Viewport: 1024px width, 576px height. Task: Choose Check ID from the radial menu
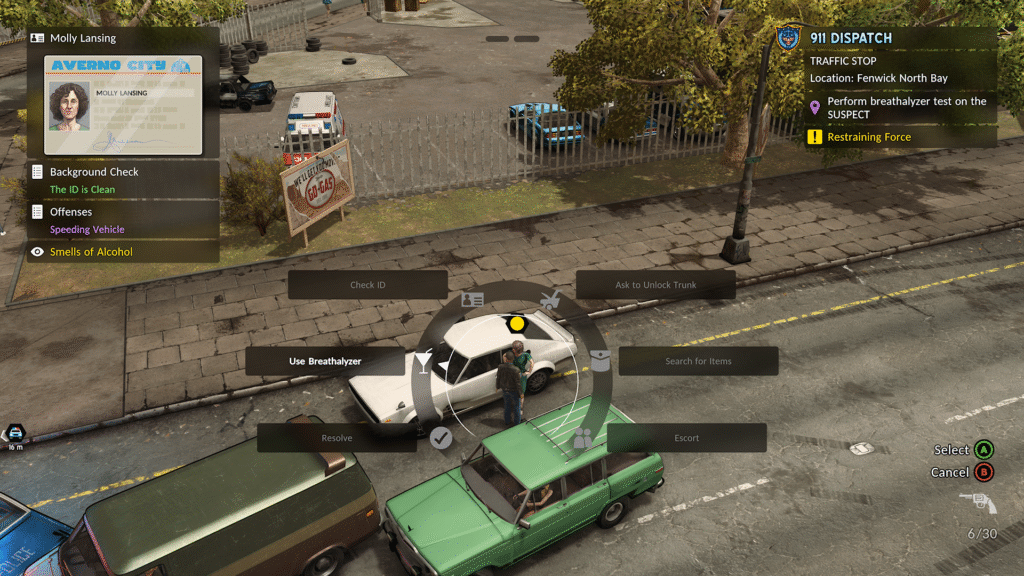click(367, 285)
